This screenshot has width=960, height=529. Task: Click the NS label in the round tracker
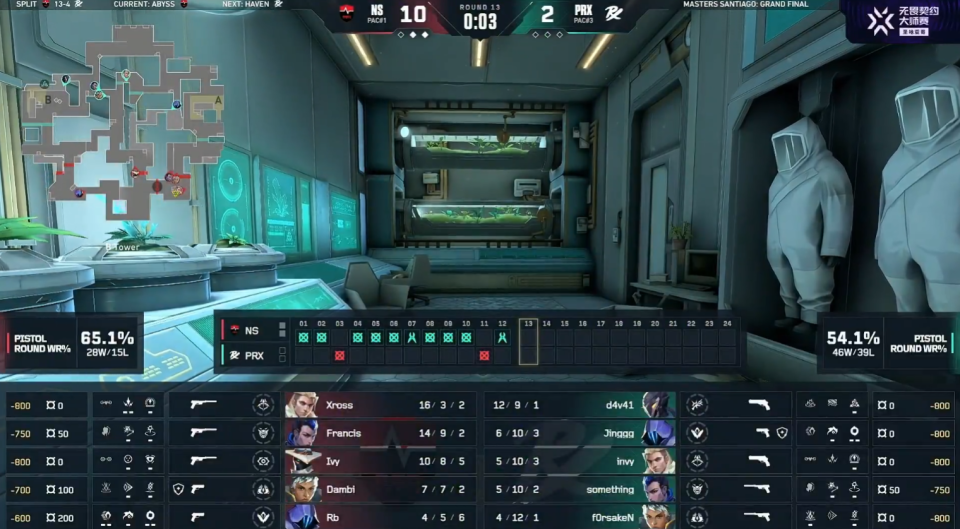point(251,330)
